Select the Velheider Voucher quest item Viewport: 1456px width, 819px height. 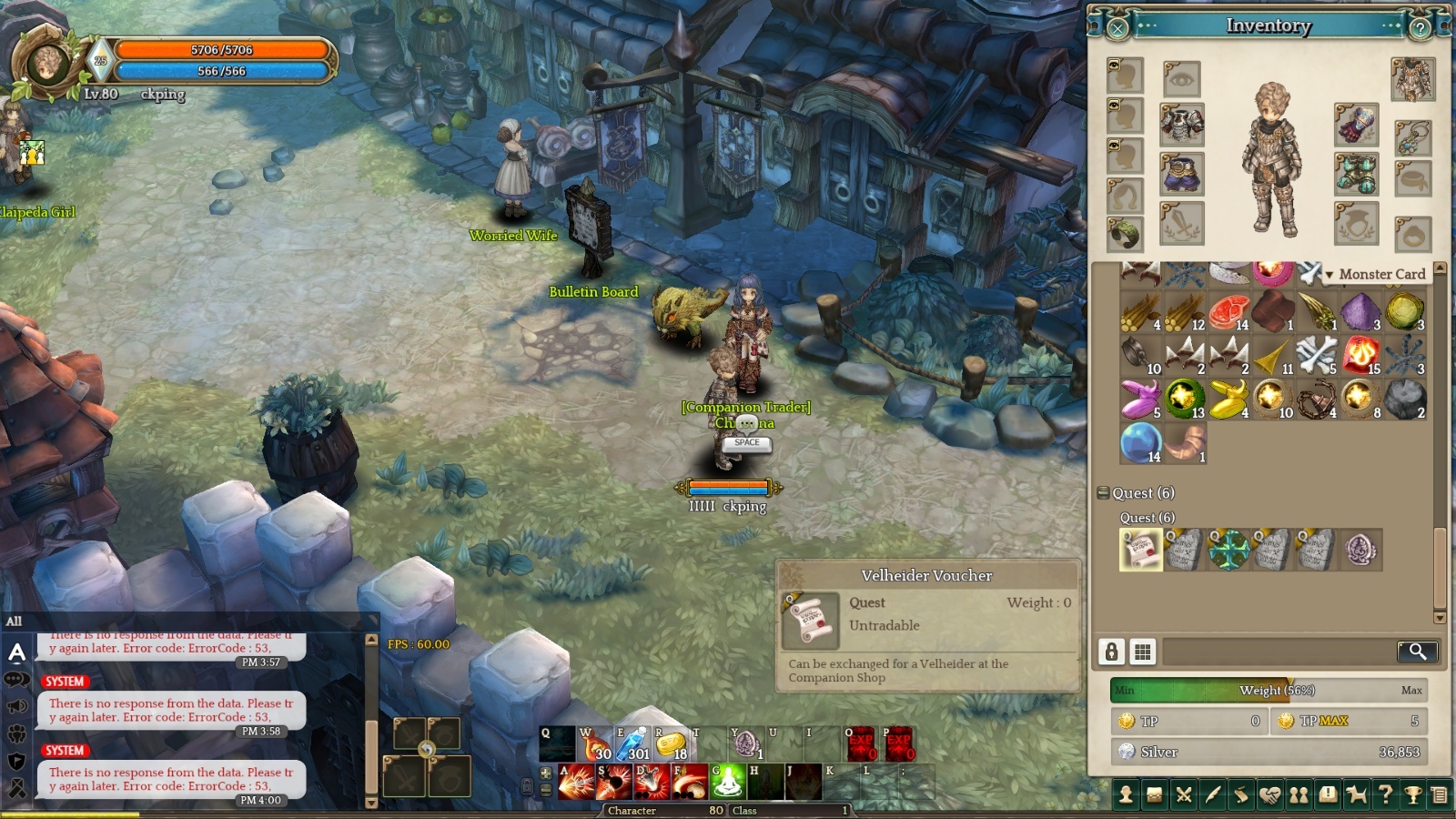click(x=1140, y=550)
